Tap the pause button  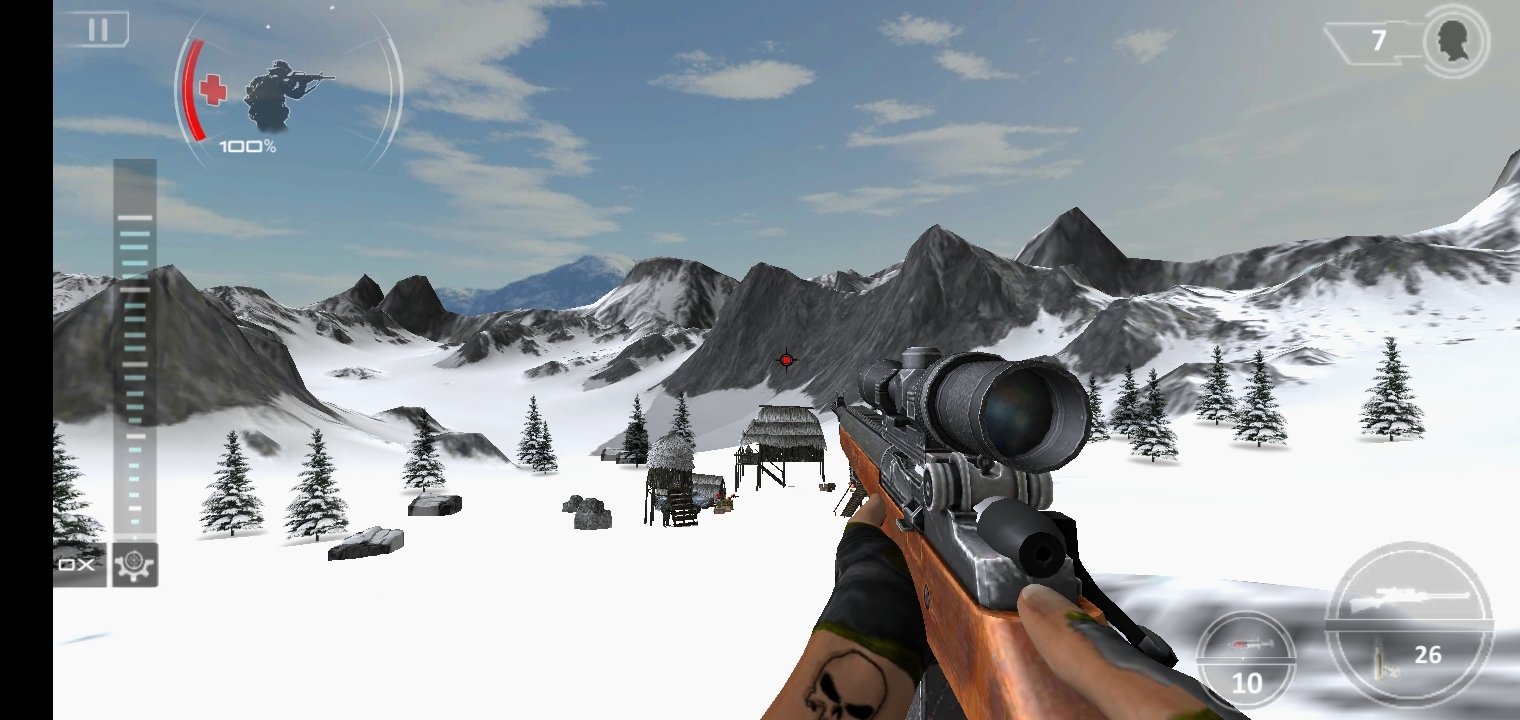100,29
